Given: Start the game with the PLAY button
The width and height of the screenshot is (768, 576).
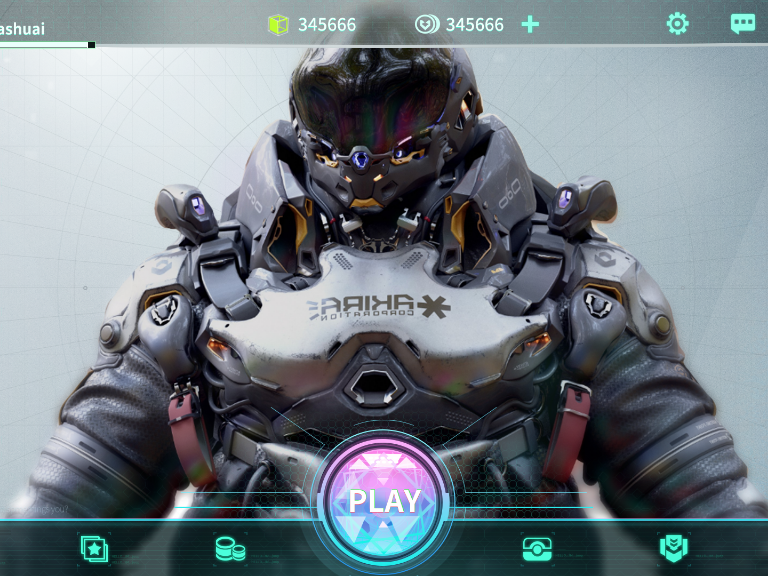Looking at the screenshot, I should point(384,500).
